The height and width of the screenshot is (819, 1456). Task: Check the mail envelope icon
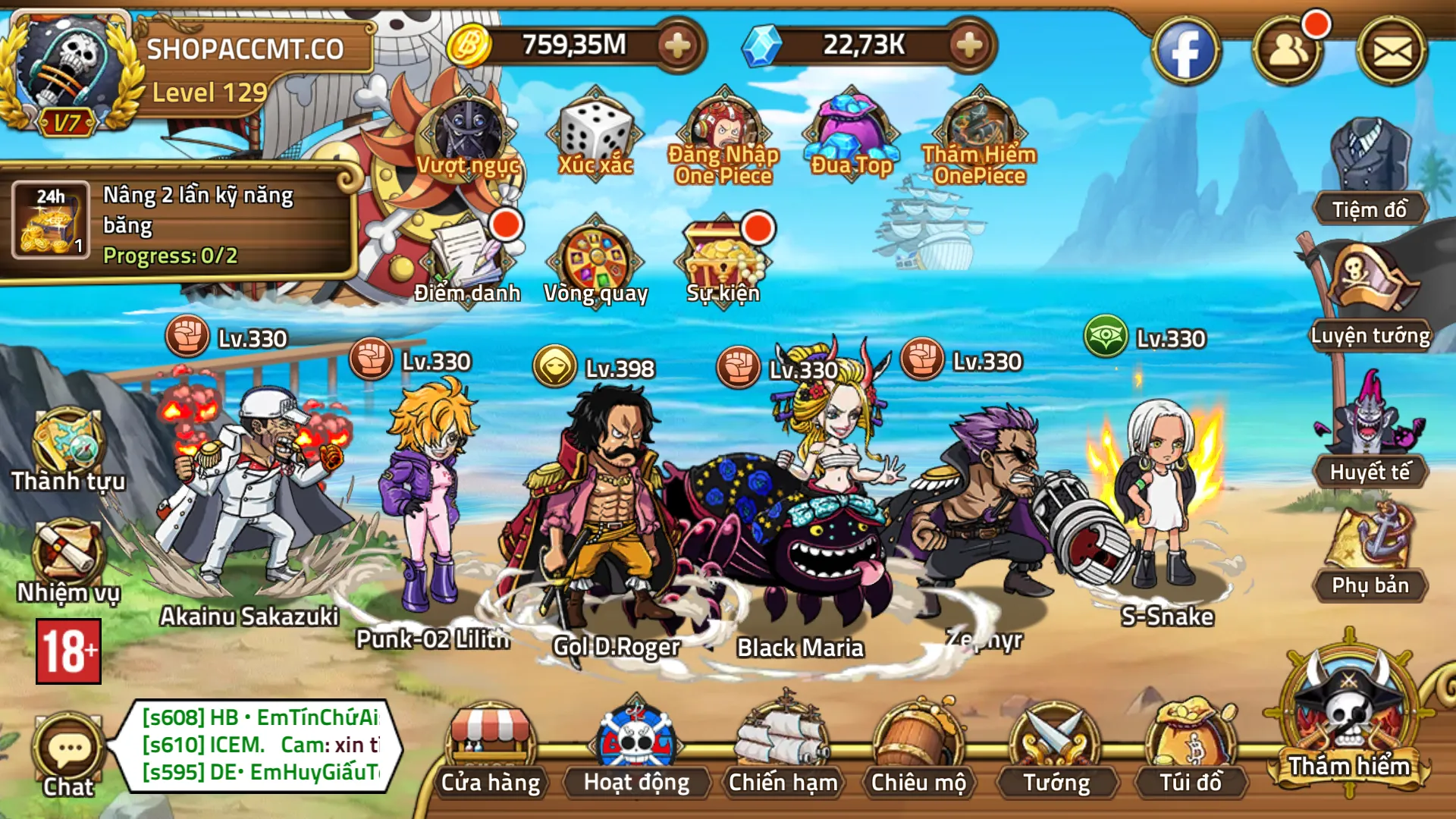click(x=1392, y=52)
